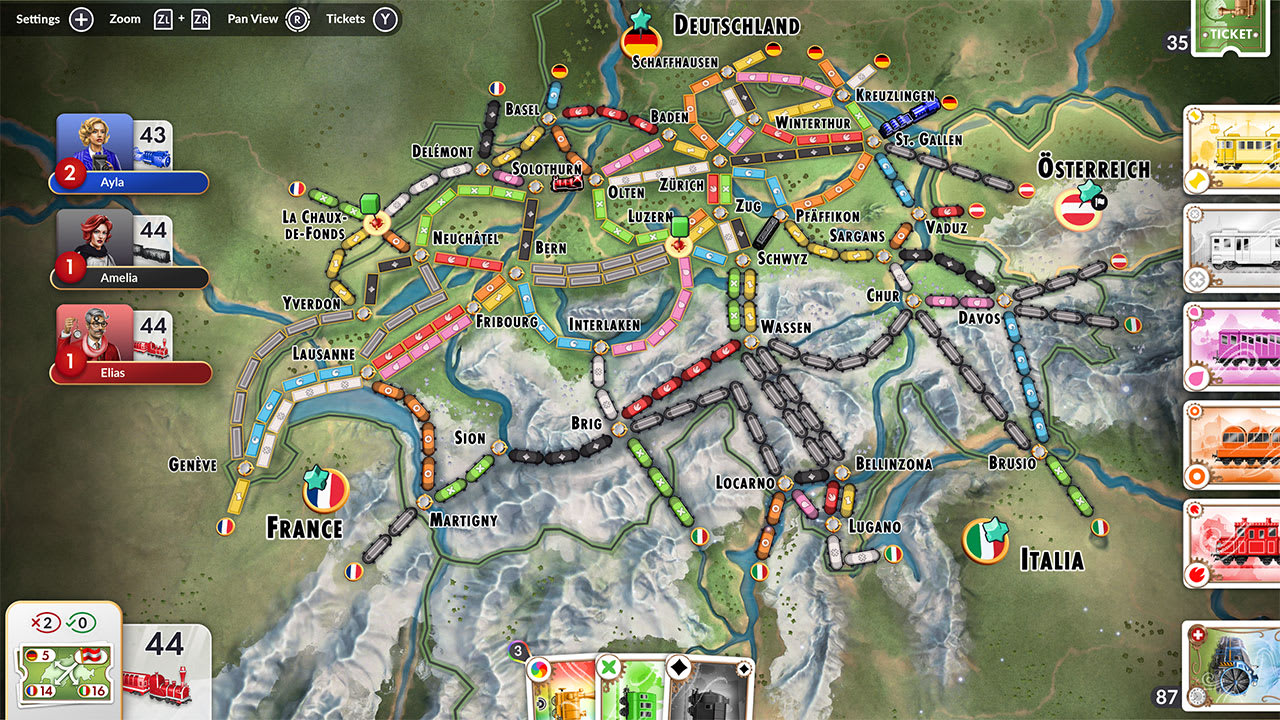
Task: Open the Tickets panel via the Y control
Action: [384, 18]
